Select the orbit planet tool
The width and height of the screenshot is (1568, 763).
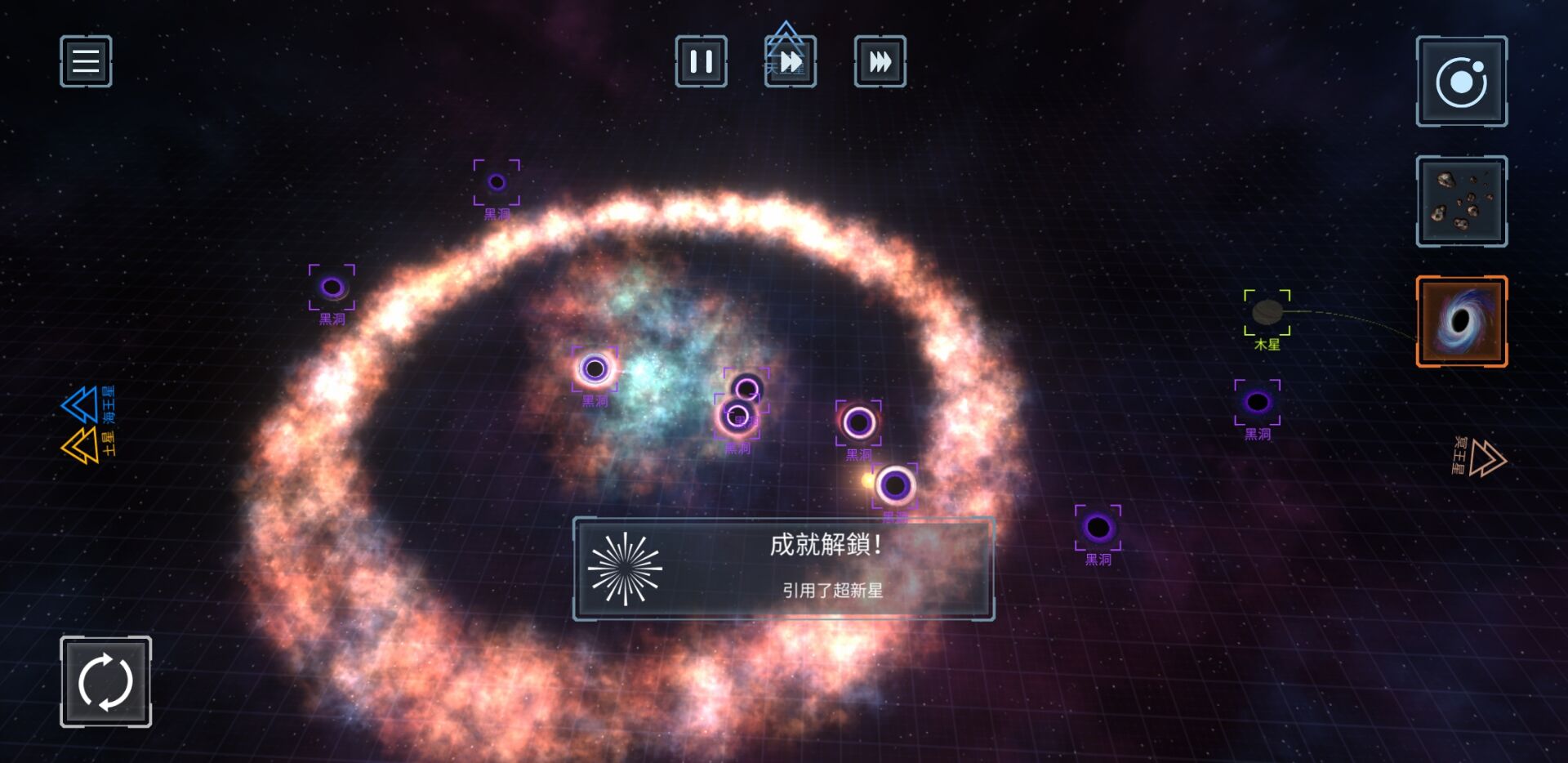1461,82
